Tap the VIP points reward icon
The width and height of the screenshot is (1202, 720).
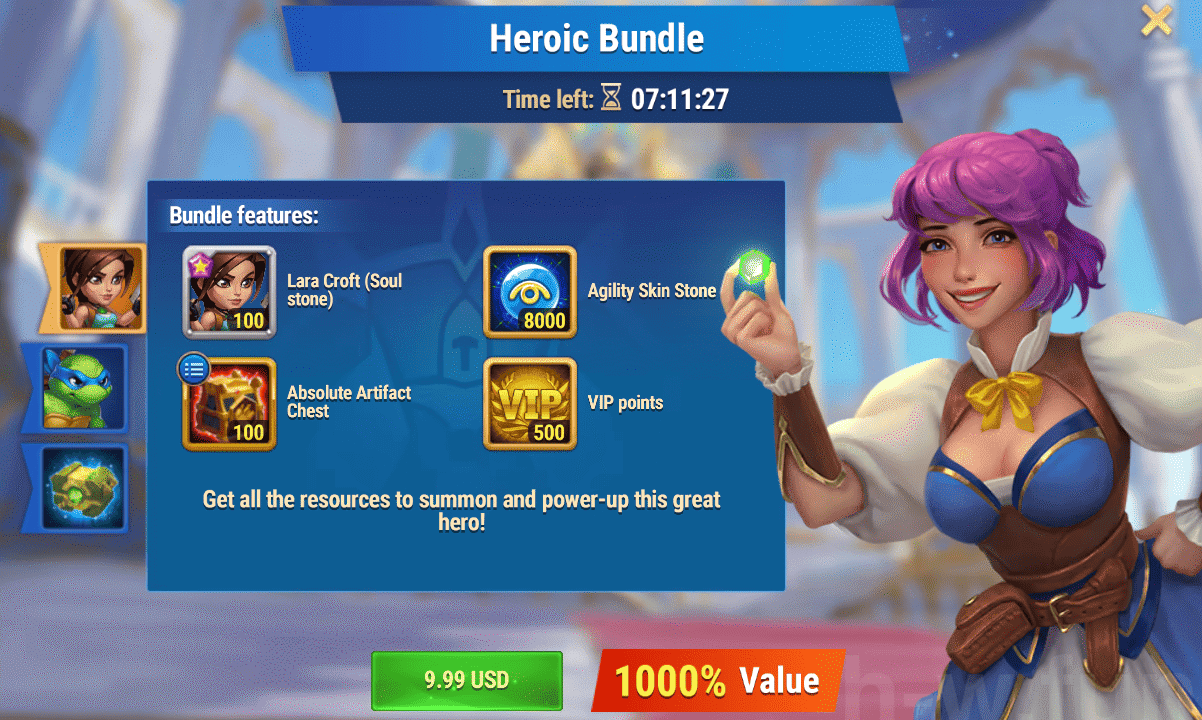pos(530,404)
